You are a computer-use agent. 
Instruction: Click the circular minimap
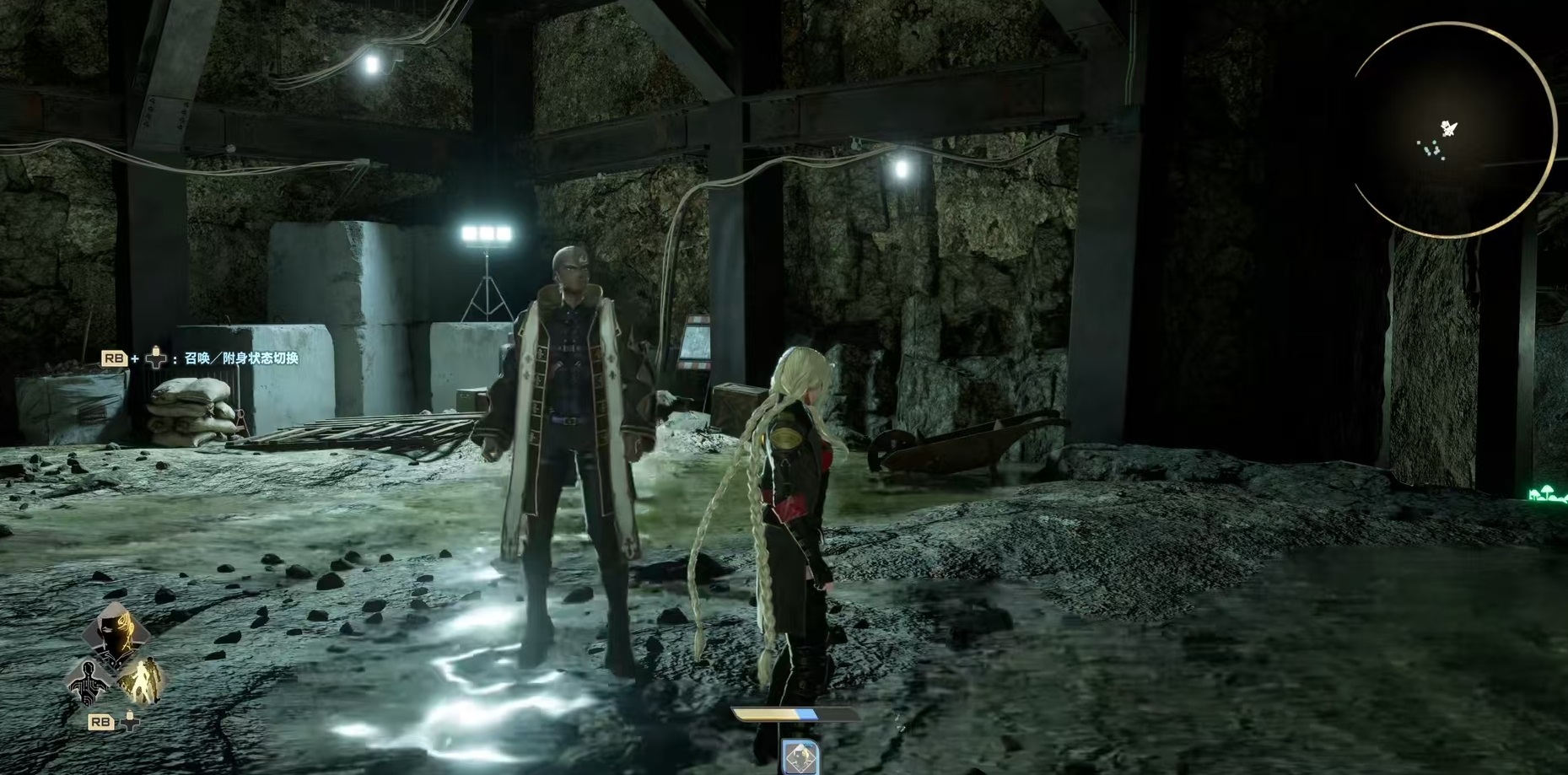1452,130
